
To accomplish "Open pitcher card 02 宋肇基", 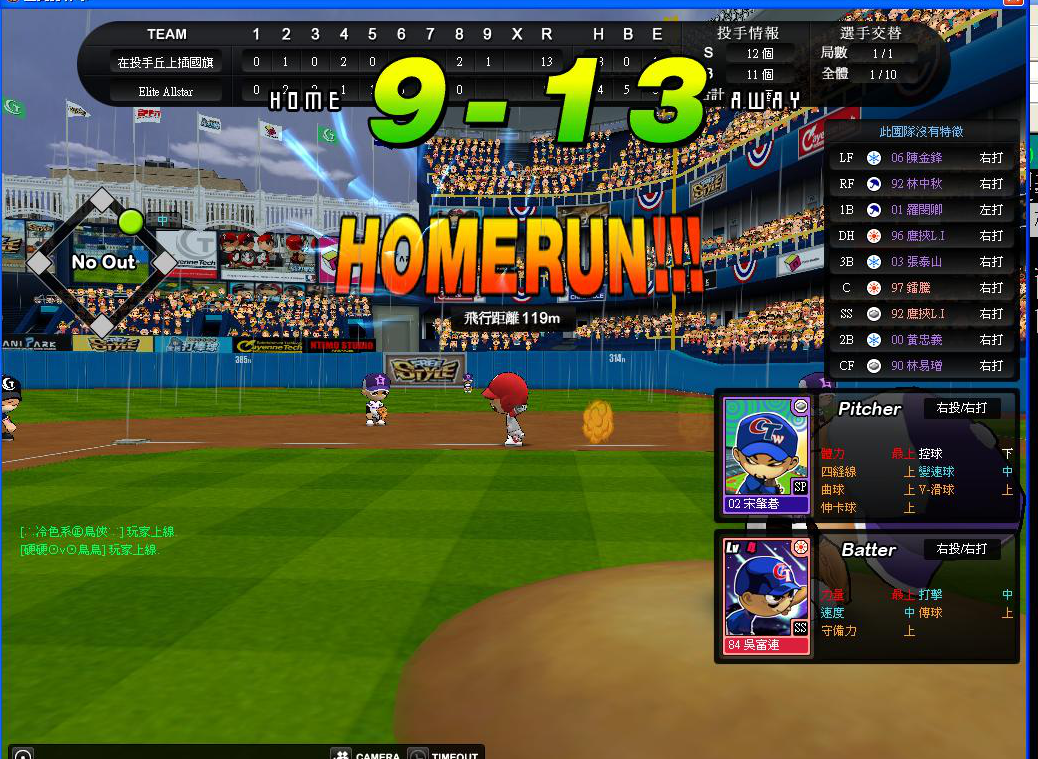I will click(767, 455).
